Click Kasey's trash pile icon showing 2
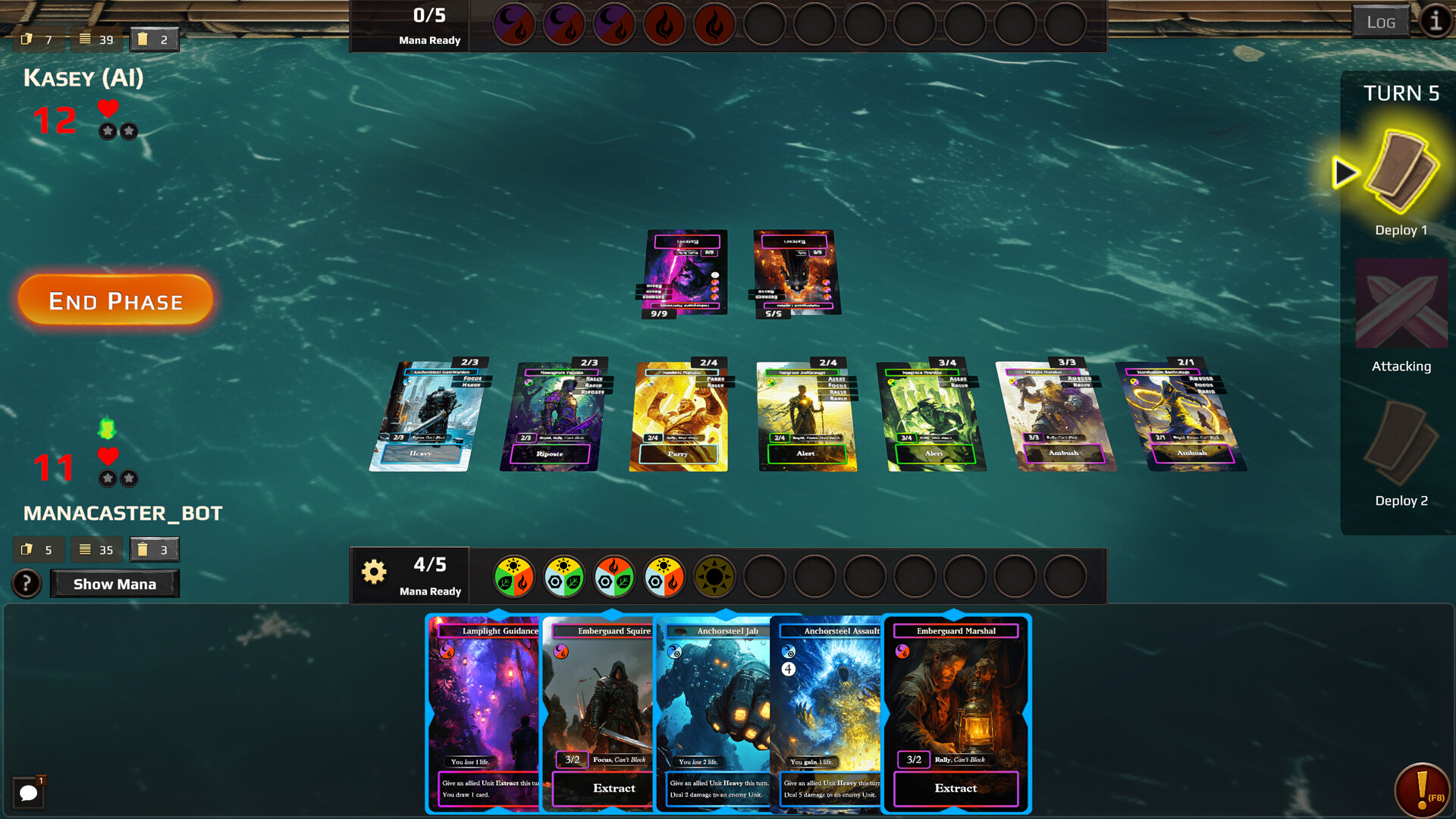The image size is (1456, 819). [154, 39]
